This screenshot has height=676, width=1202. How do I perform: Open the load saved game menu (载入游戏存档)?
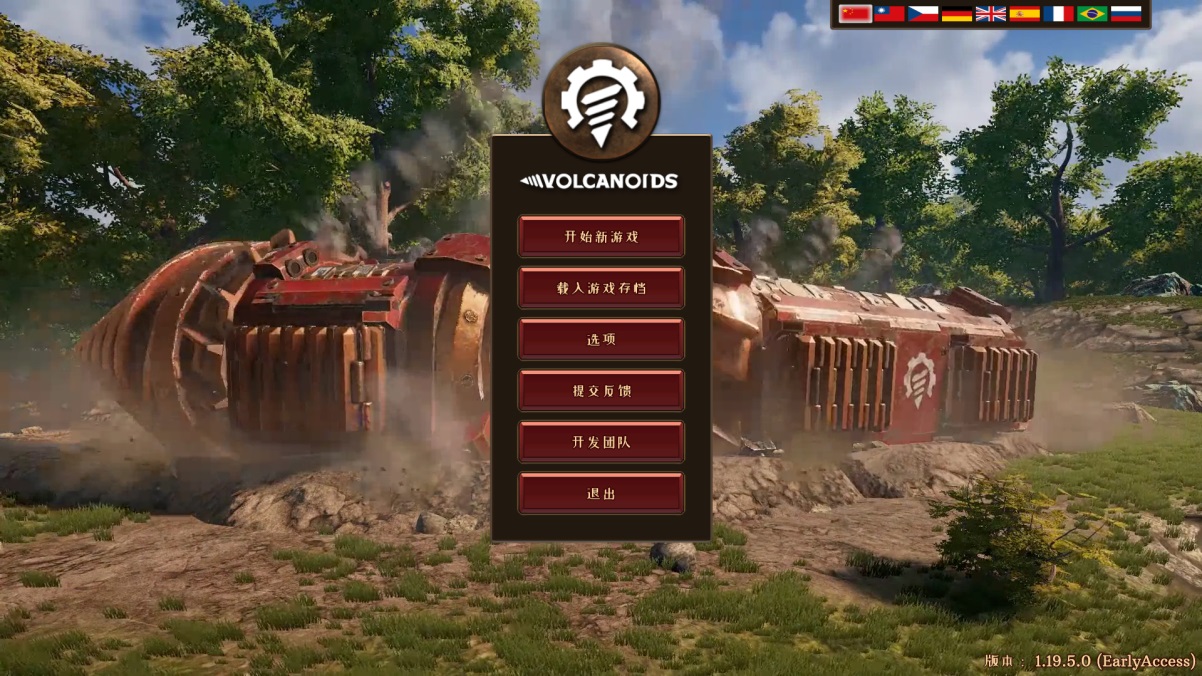601,288
